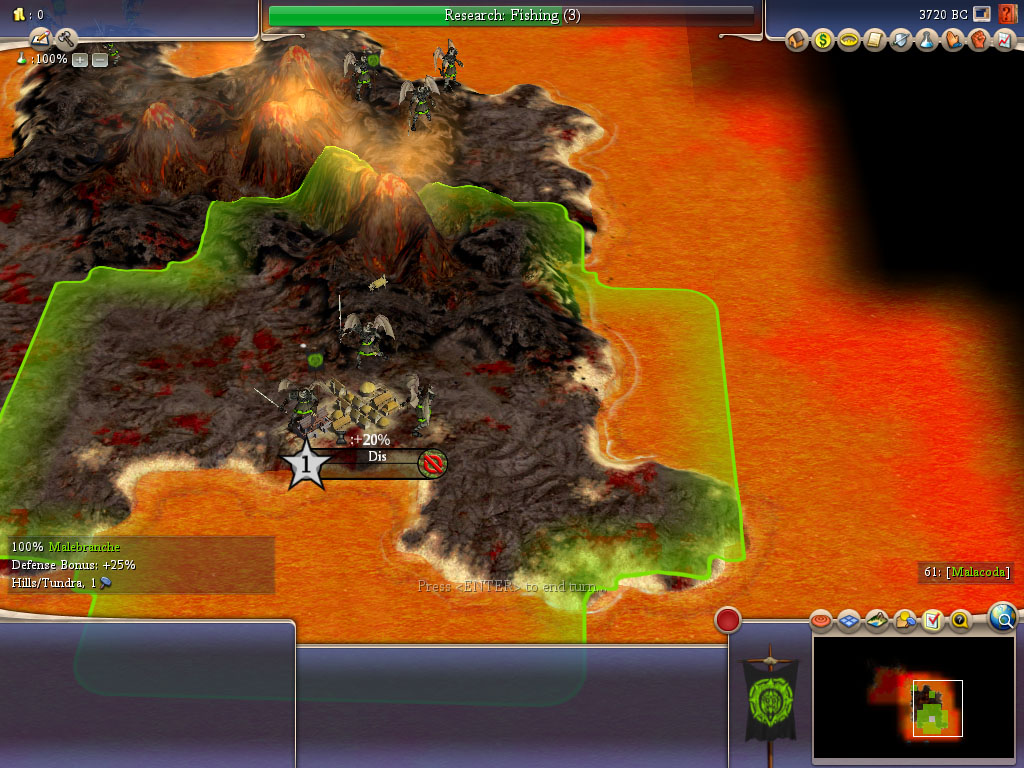Click the Research: Fishing progress bar
The image size is (1024, 768).
[511, 15]
